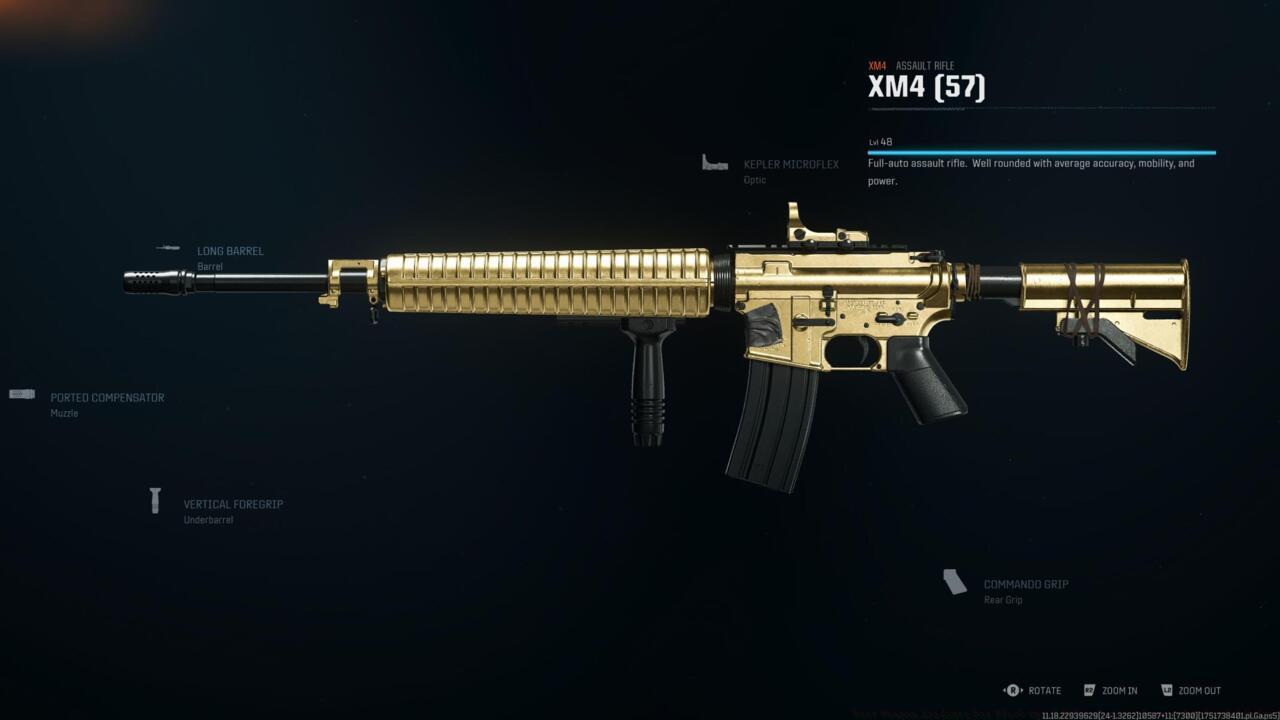Open the Long Barrel attachment slot

(x=230, y=252)
